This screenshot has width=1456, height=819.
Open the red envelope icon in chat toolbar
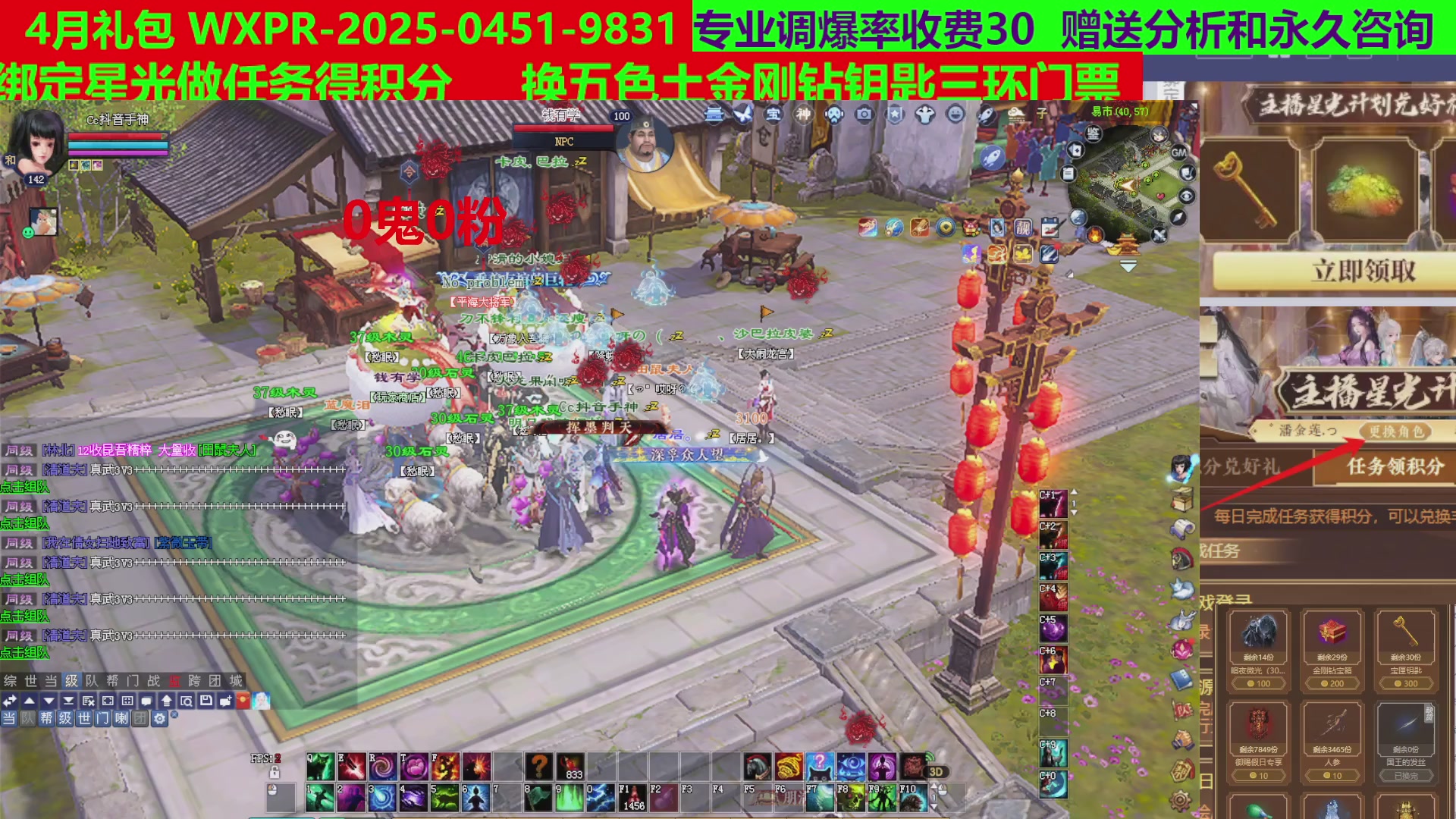tap(243, 701)
